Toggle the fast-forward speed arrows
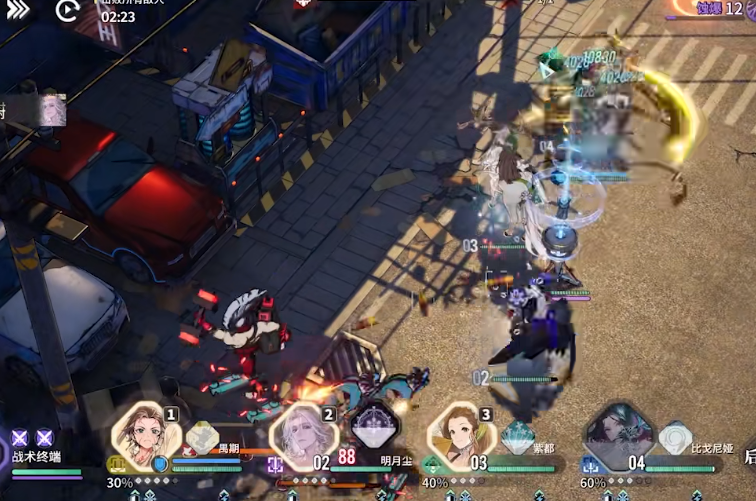The width and height of the screenshot is (756, 501). coord(17,11)
